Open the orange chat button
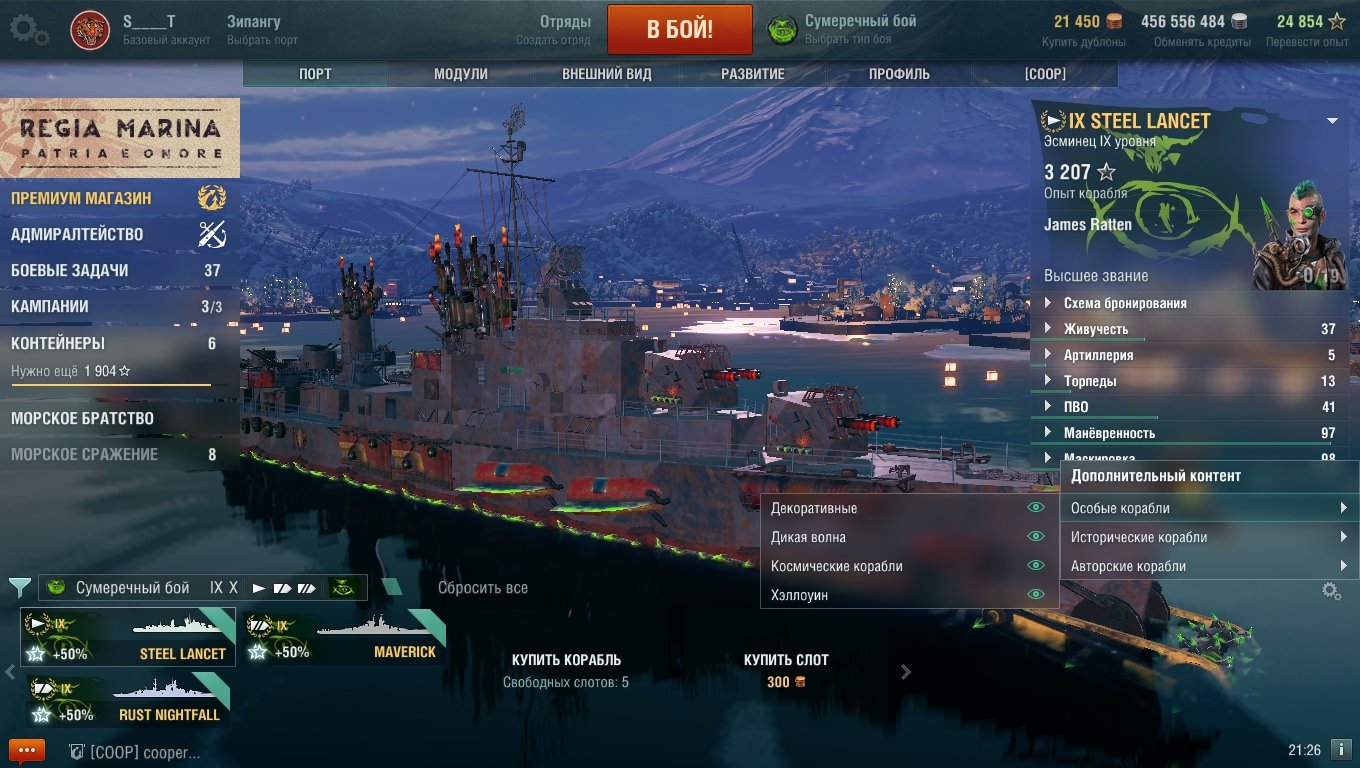 coord(27,750)
